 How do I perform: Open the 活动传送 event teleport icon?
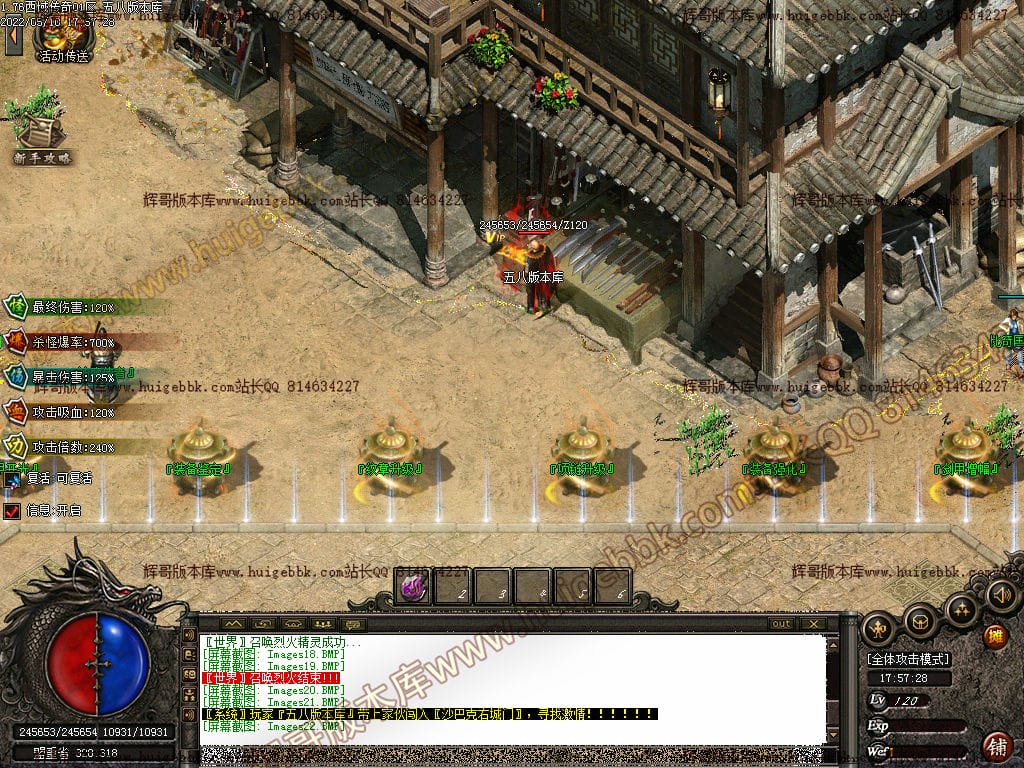pos(62,38)
